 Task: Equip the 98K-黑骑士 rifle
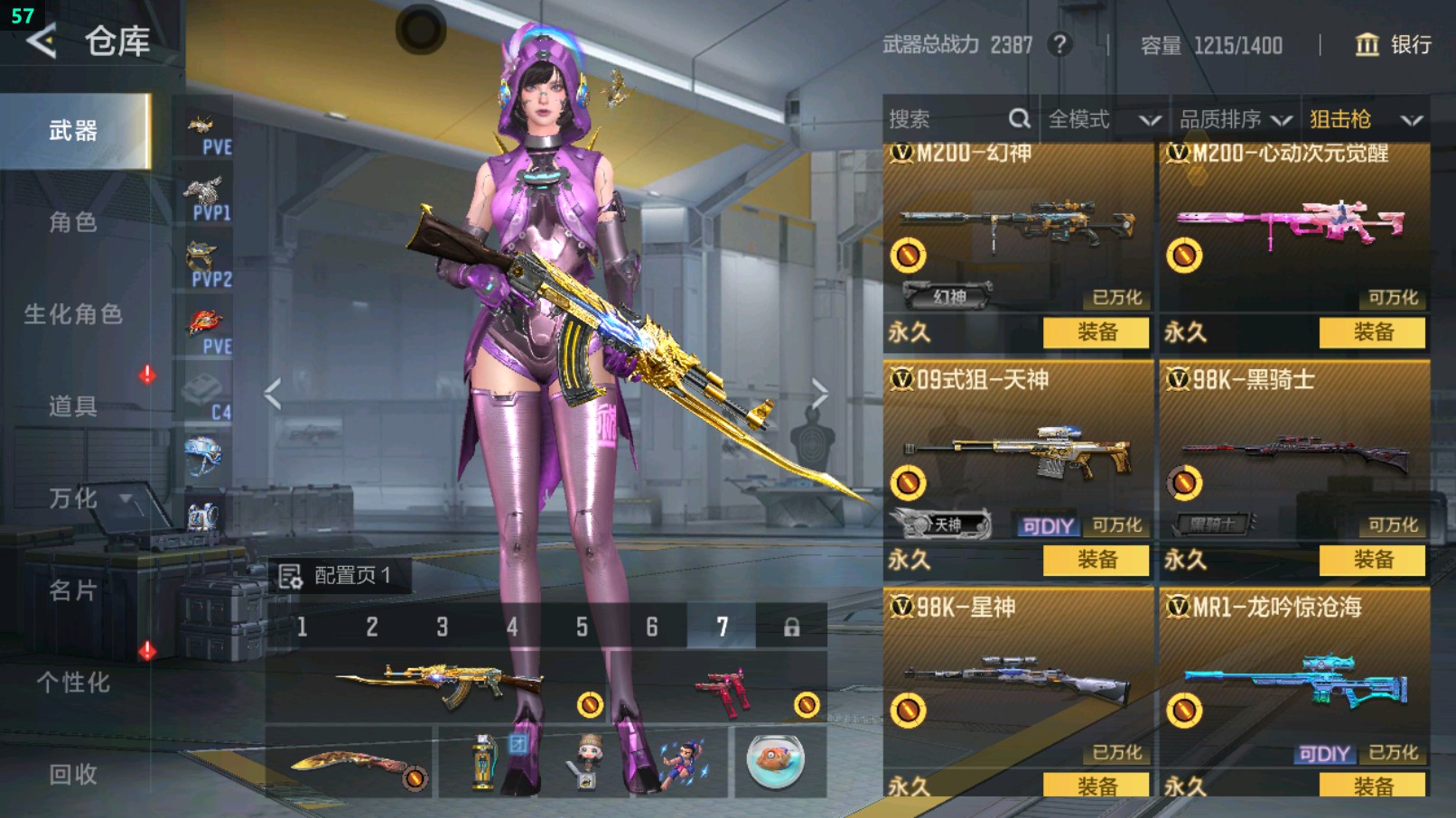click(1372, 560)
